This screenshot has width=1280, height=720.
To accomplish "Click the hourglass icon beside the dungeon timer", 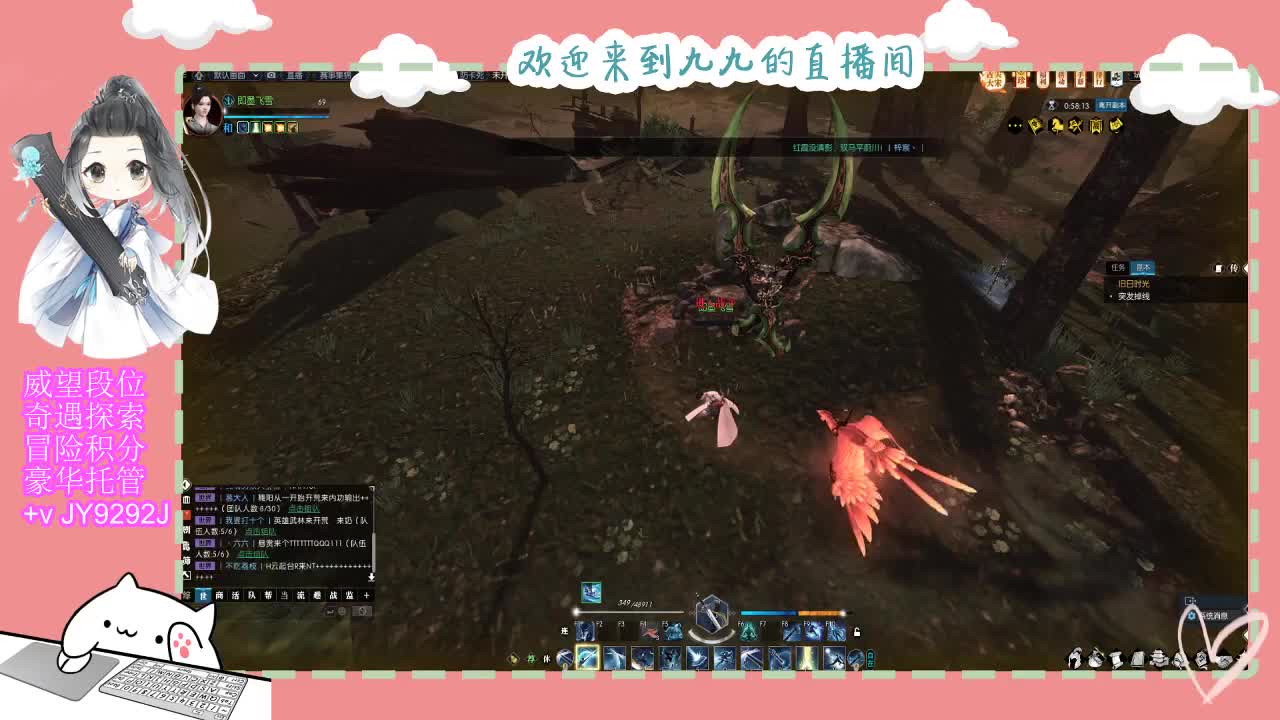I will [1051, 104].
